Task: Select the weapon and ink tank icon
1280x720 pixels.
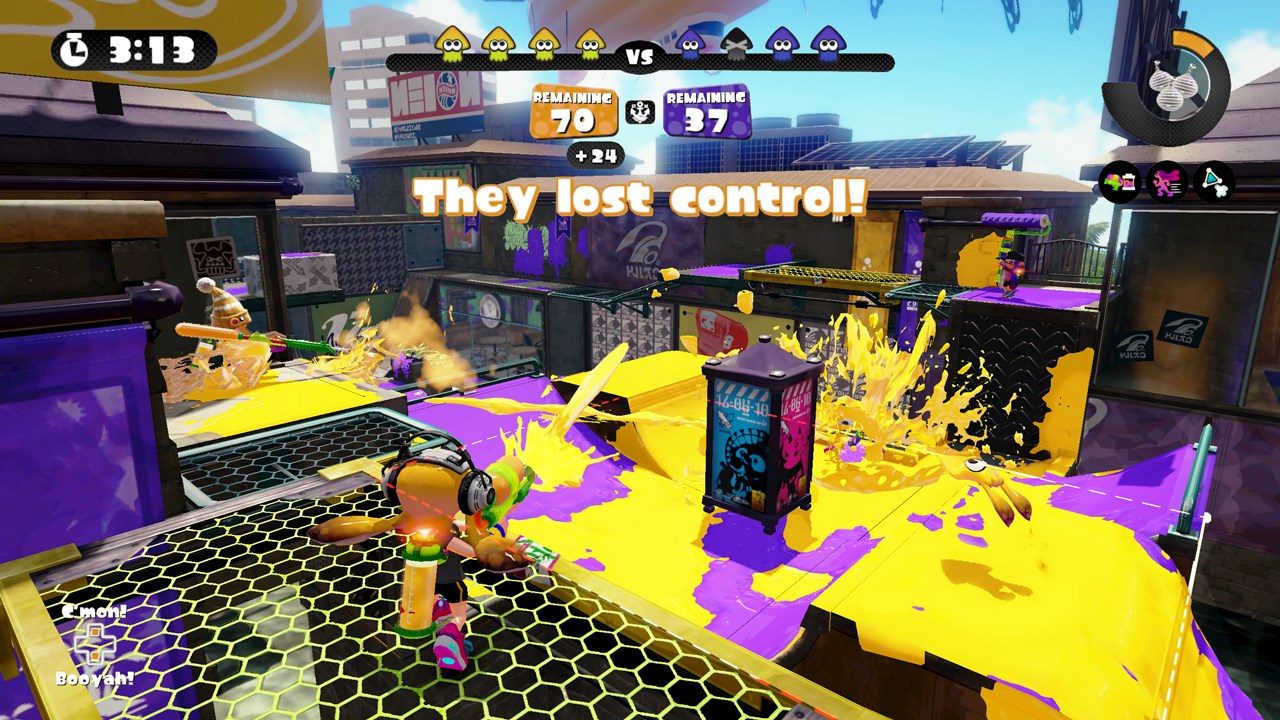Action: [x=1118, y=183]
